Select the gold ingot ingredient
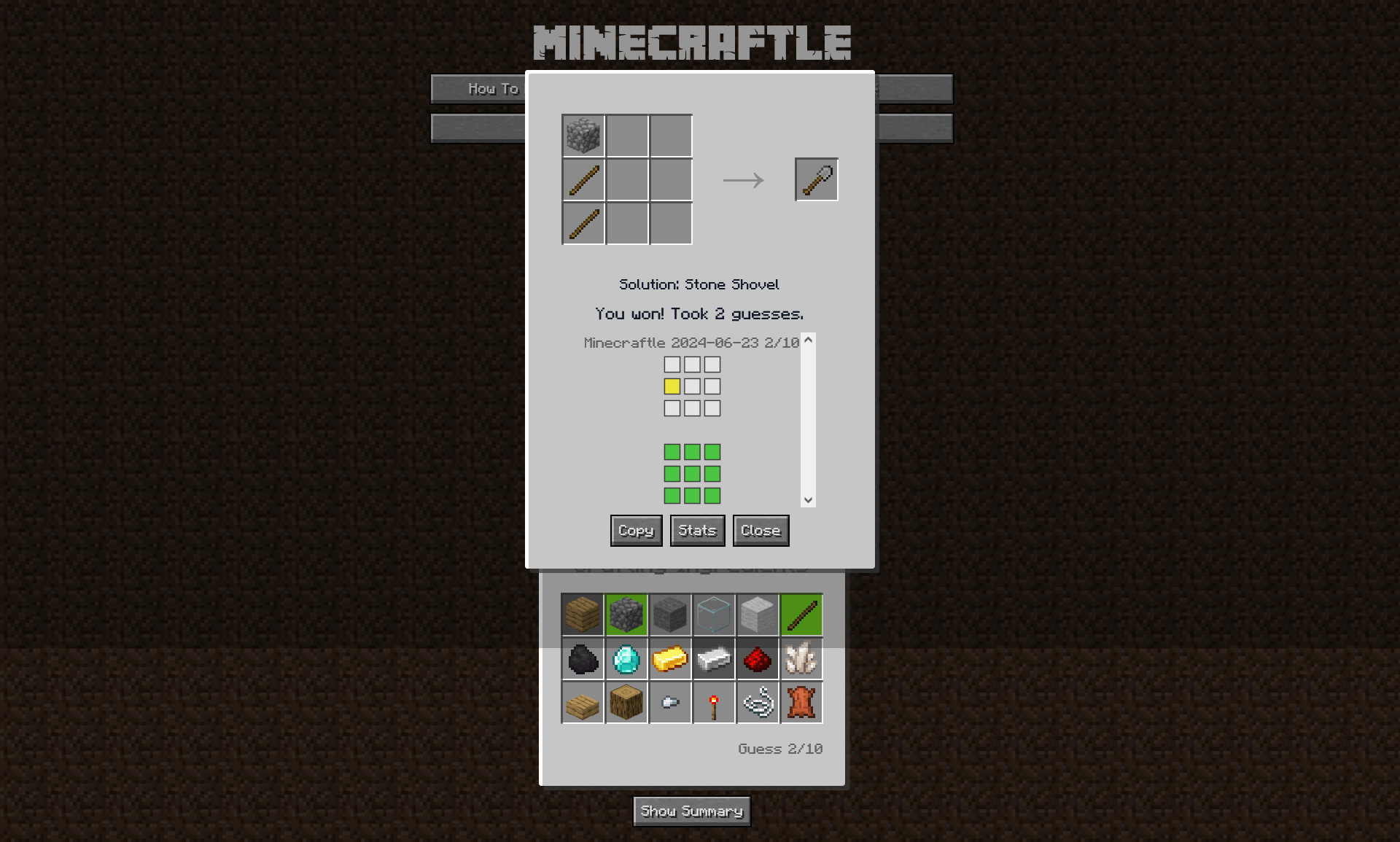This screenshot has width=1400, height=842. pyautogui.click(x=670, y=659)
